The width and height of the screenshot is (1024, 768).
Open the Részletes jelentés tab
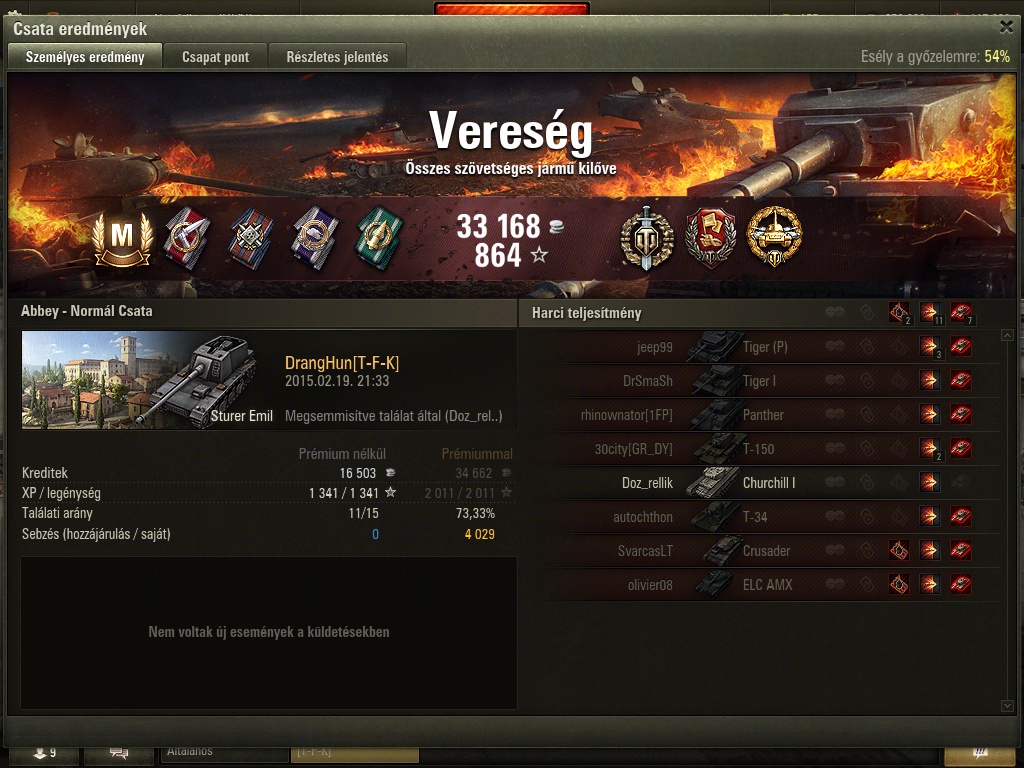click(x=337, y=57)
